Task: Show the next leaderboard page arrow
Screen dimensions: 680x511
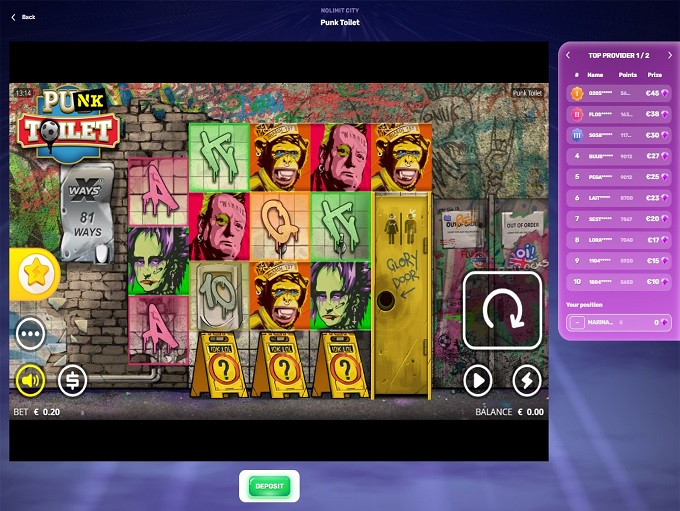Action: tap(669, 55)
